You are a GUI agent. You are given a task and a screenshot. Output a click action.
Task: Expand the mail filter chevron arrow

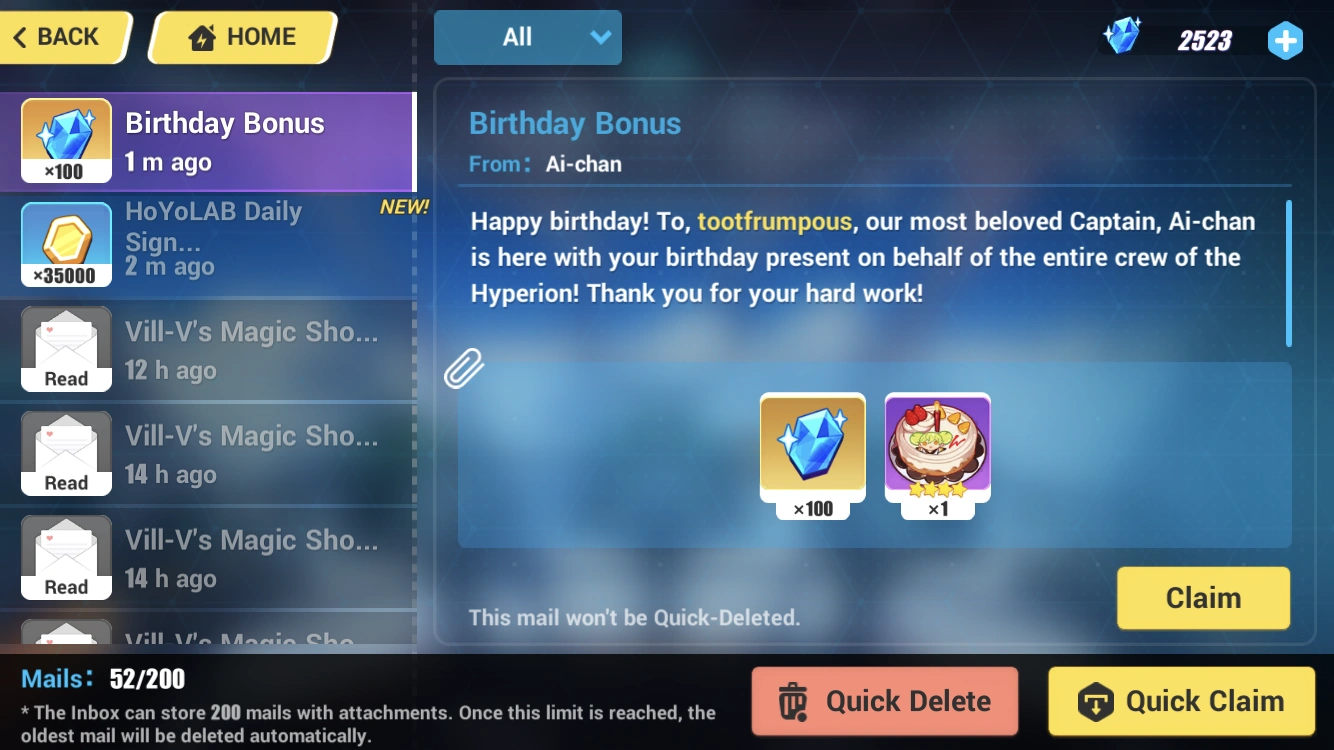[x=599, y=37]
